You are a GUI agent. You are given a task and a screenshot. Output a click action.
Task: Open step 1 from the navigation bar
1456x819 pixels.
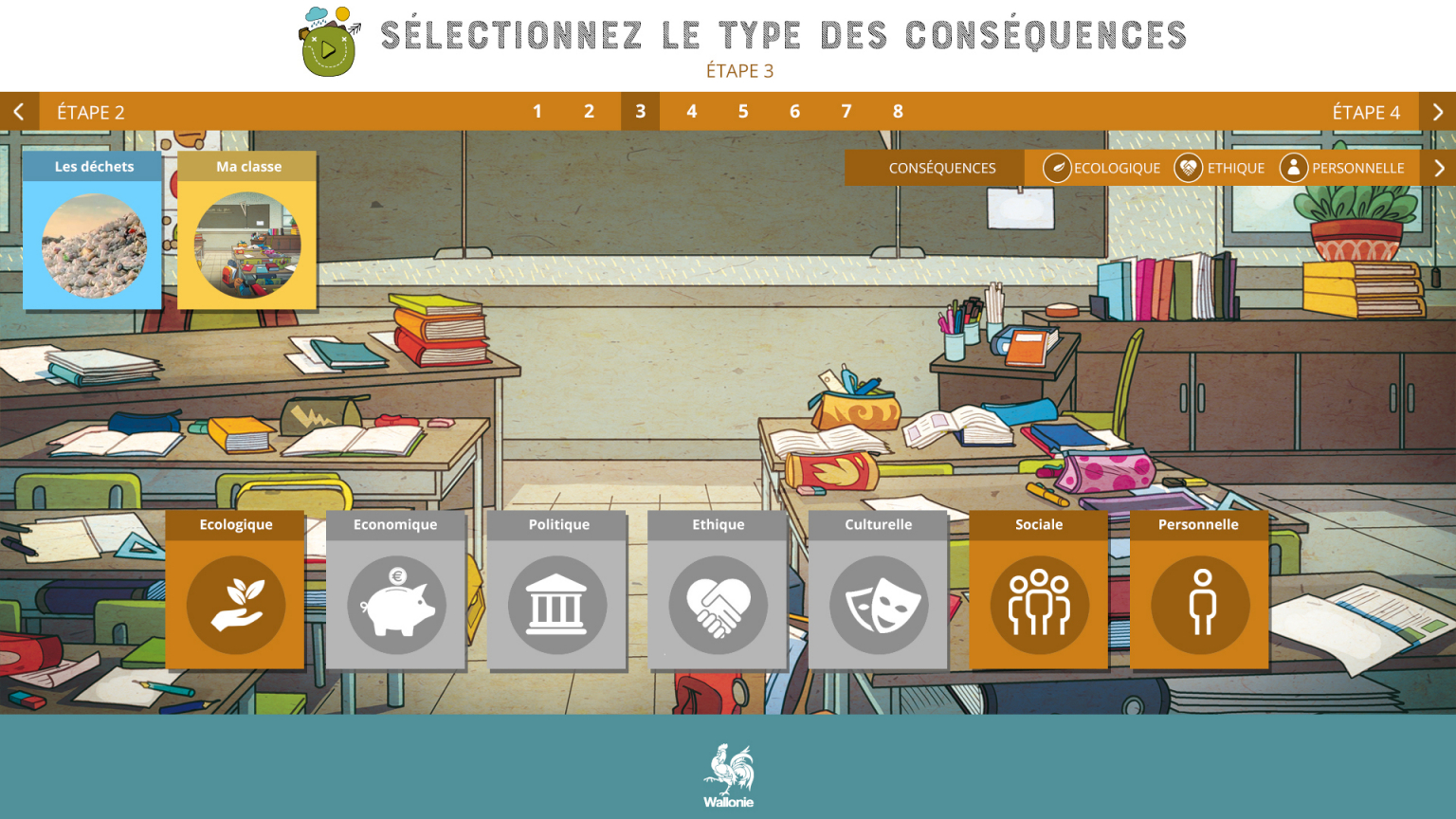[537, 111]
